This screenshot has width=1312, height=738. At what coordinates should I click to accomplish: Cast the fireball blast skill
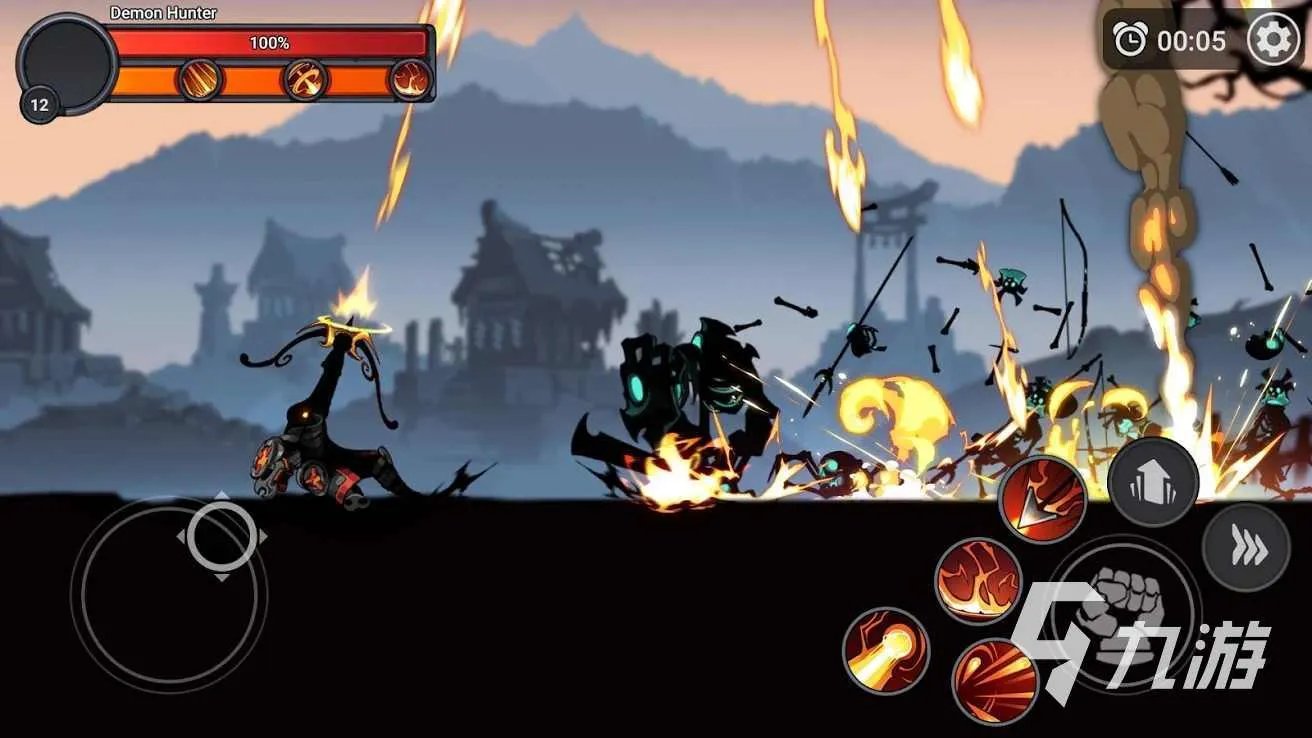point(886,651)
